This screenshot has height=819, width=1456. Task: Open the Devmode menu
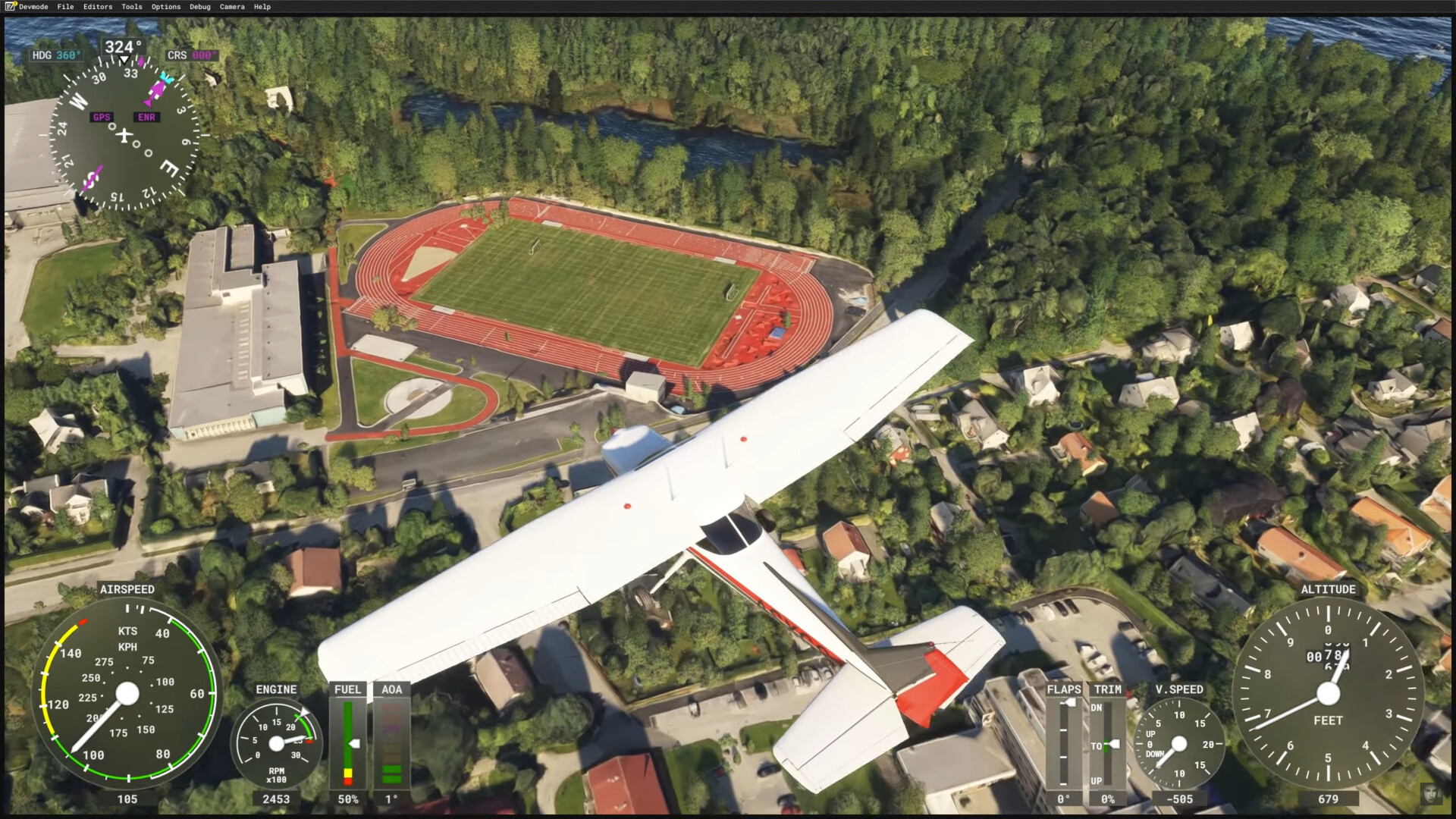click(33, 7)
